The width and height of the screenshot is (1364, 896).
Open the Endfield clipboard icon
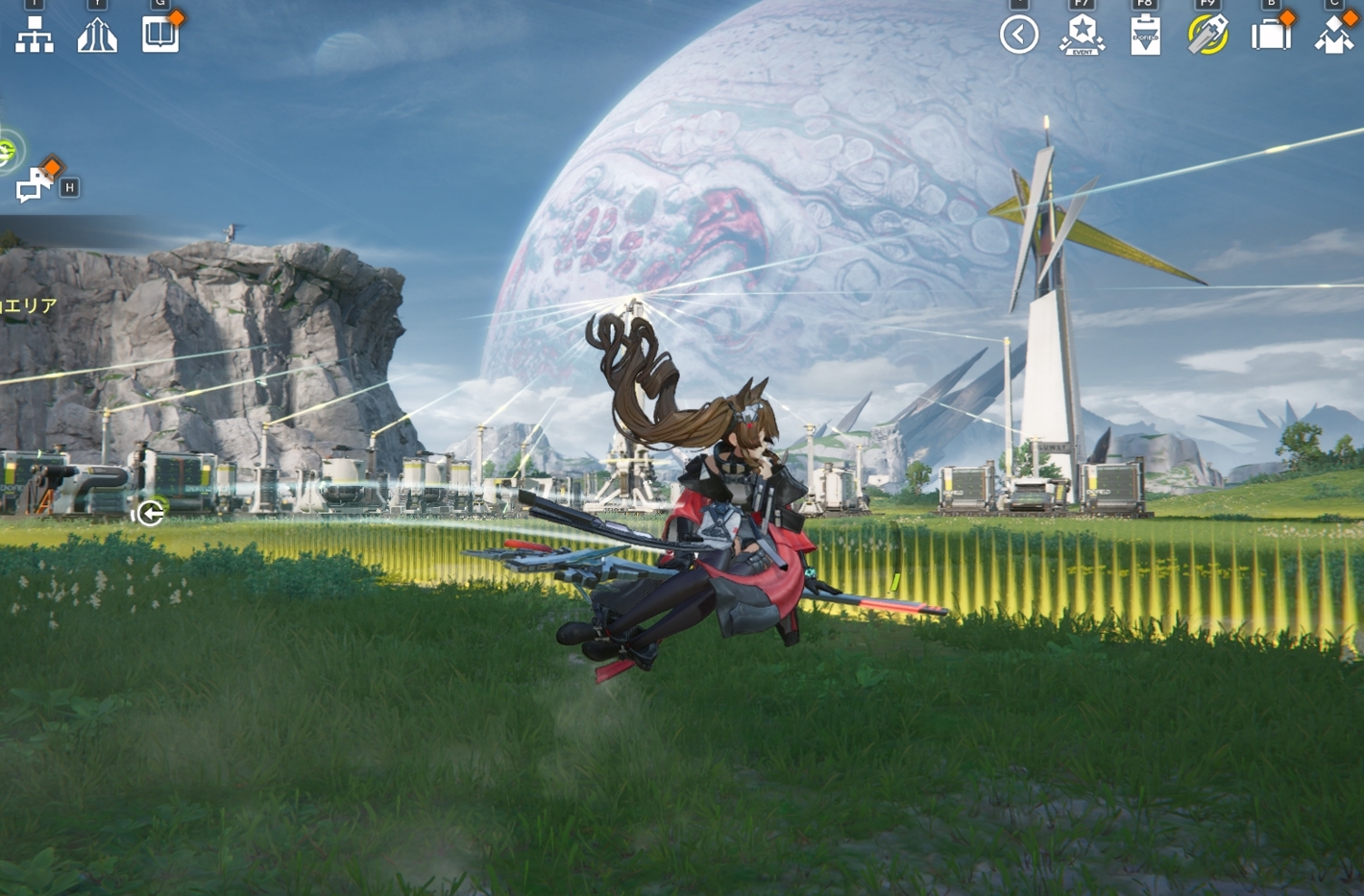click(x=1145, y=36)
